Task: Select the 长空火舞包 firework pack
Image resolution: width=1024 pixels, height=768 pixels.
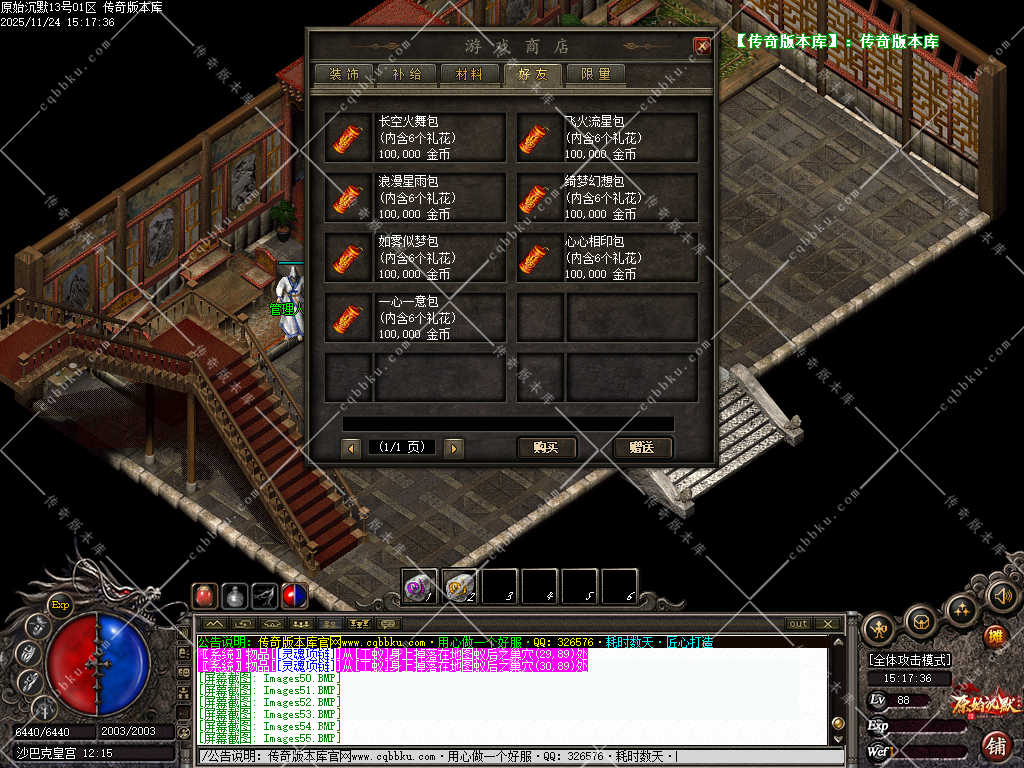Action: point(414,138)
